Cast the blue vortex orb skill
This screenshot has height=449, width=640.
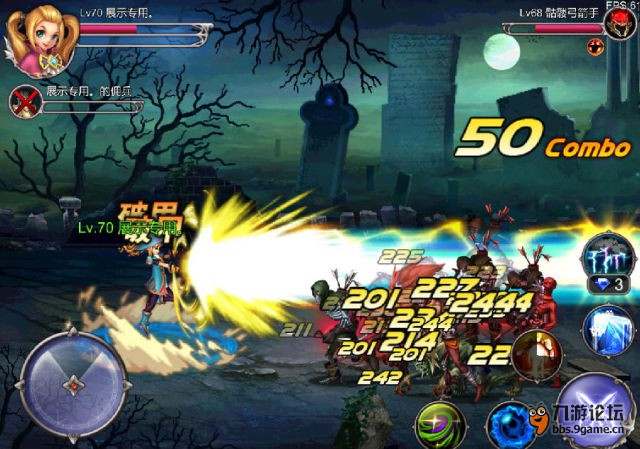(x=509, y=424)
